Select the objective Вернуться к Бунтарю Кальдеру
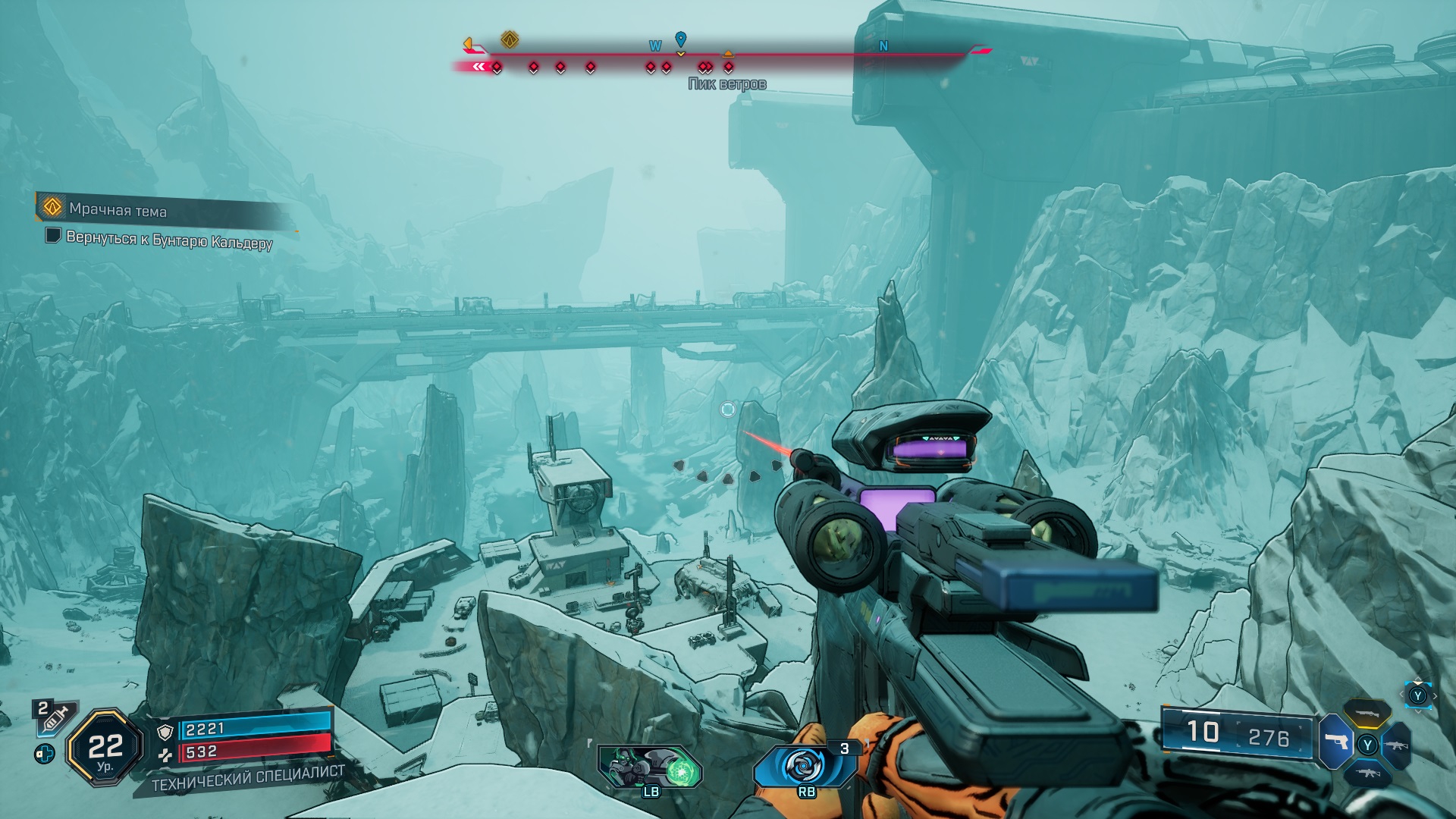Image resolution: width=1456 pixels, height=819 pixels. 168,240
